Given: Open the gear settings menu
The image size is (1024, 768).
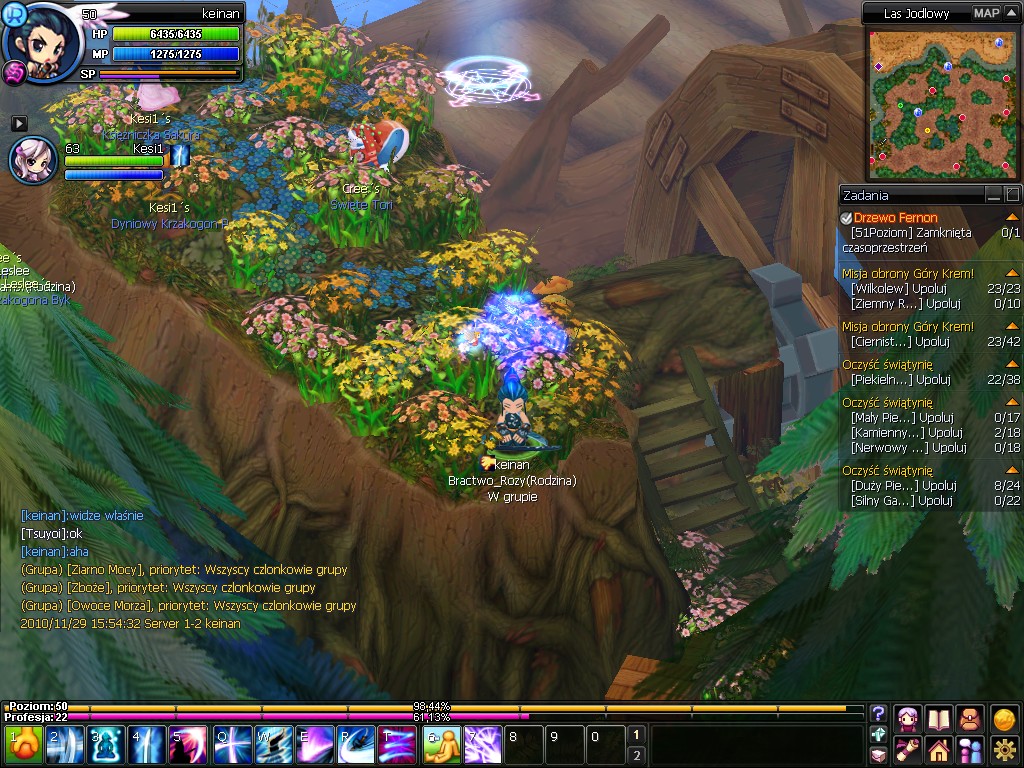Looking at the screenshot, I should click(x=1004, y=749).
